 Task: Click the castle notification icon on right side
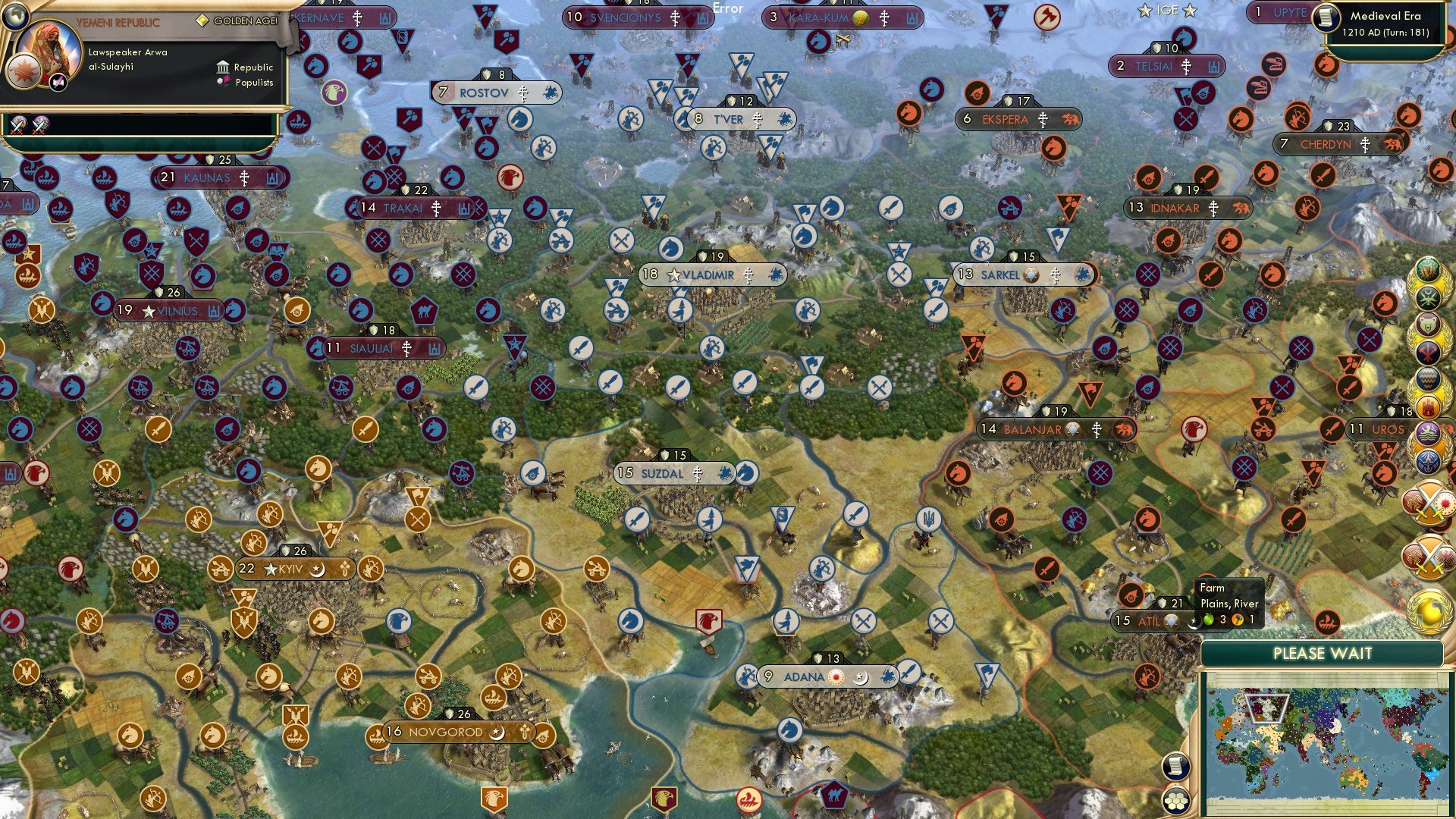[1427, 405]
